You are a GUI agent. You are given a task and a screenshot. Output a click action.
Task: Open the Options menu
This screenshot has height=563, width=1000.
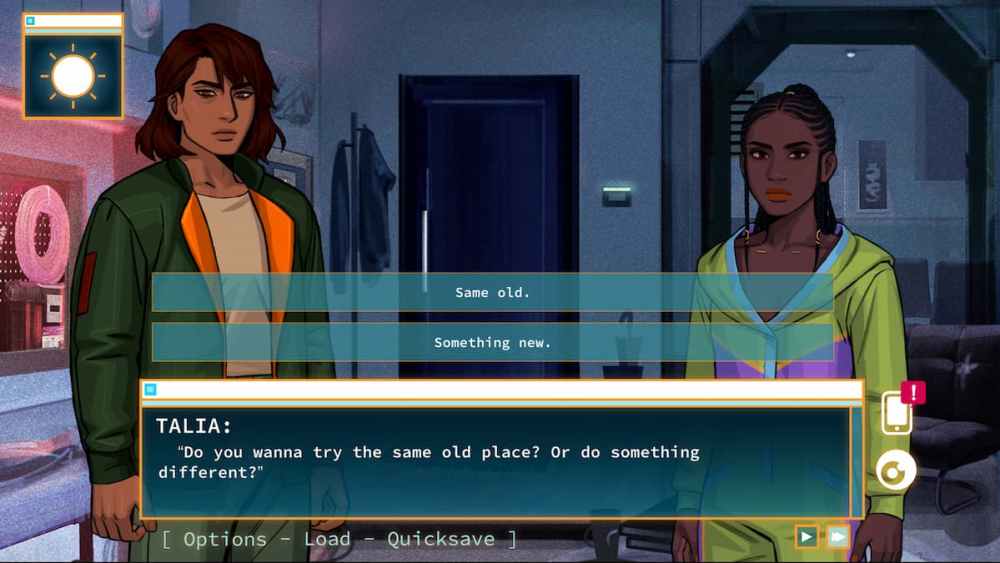(x=225, y=539)
